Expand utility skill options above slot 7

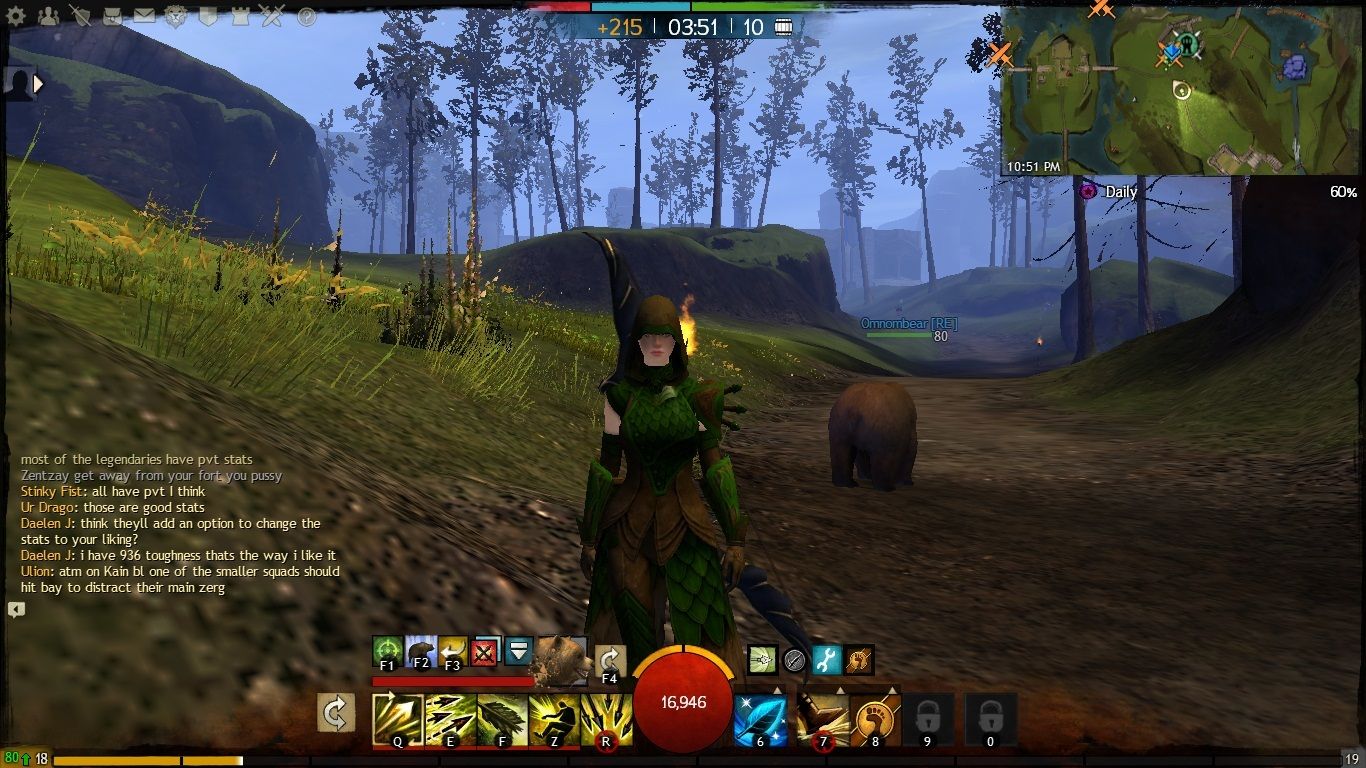(x=839, y=689)
